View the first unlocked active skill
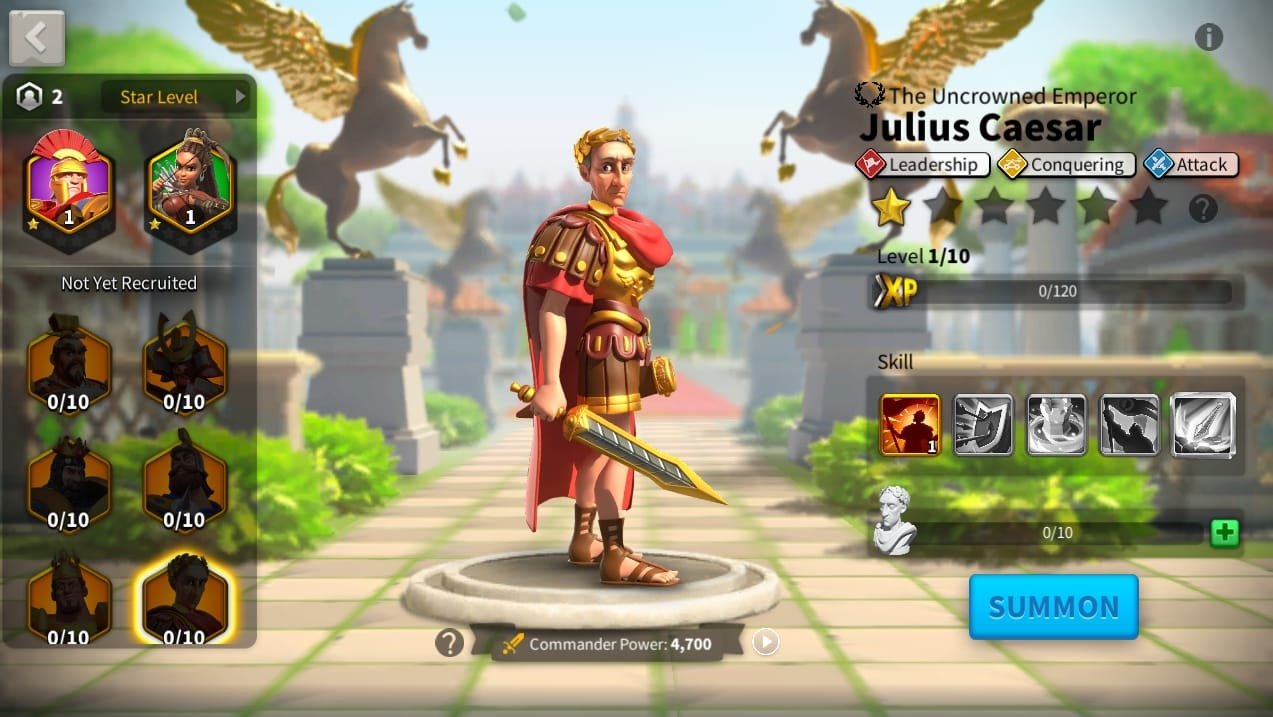 coord(910,425)
